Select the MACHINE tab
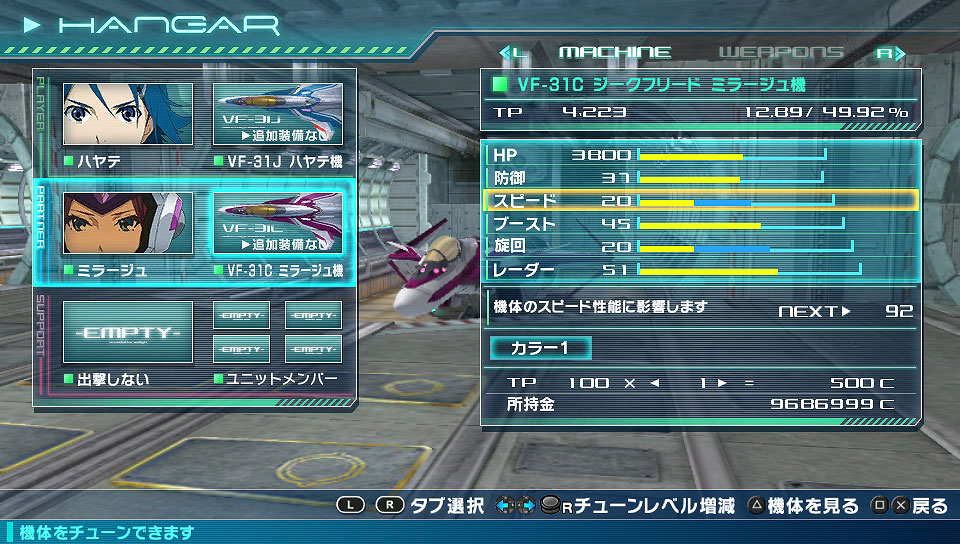The height and width of the screenshot is (544, 960). pos(614,52)
